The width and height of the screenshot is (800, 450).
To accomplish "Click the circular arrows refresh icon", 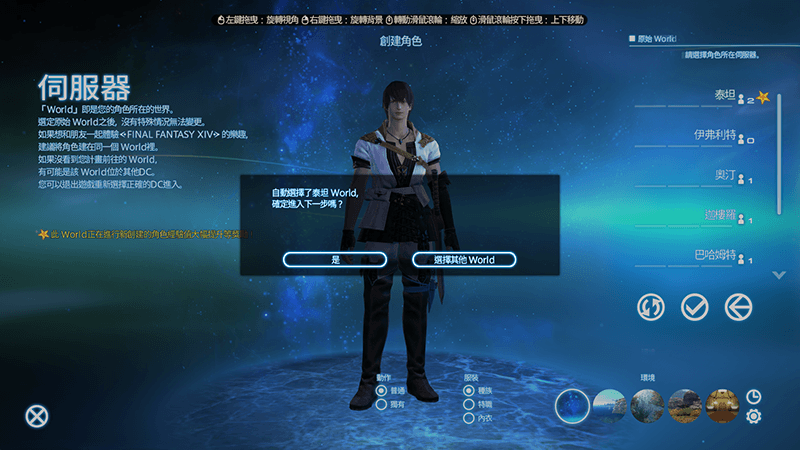I will pos(650,307).
